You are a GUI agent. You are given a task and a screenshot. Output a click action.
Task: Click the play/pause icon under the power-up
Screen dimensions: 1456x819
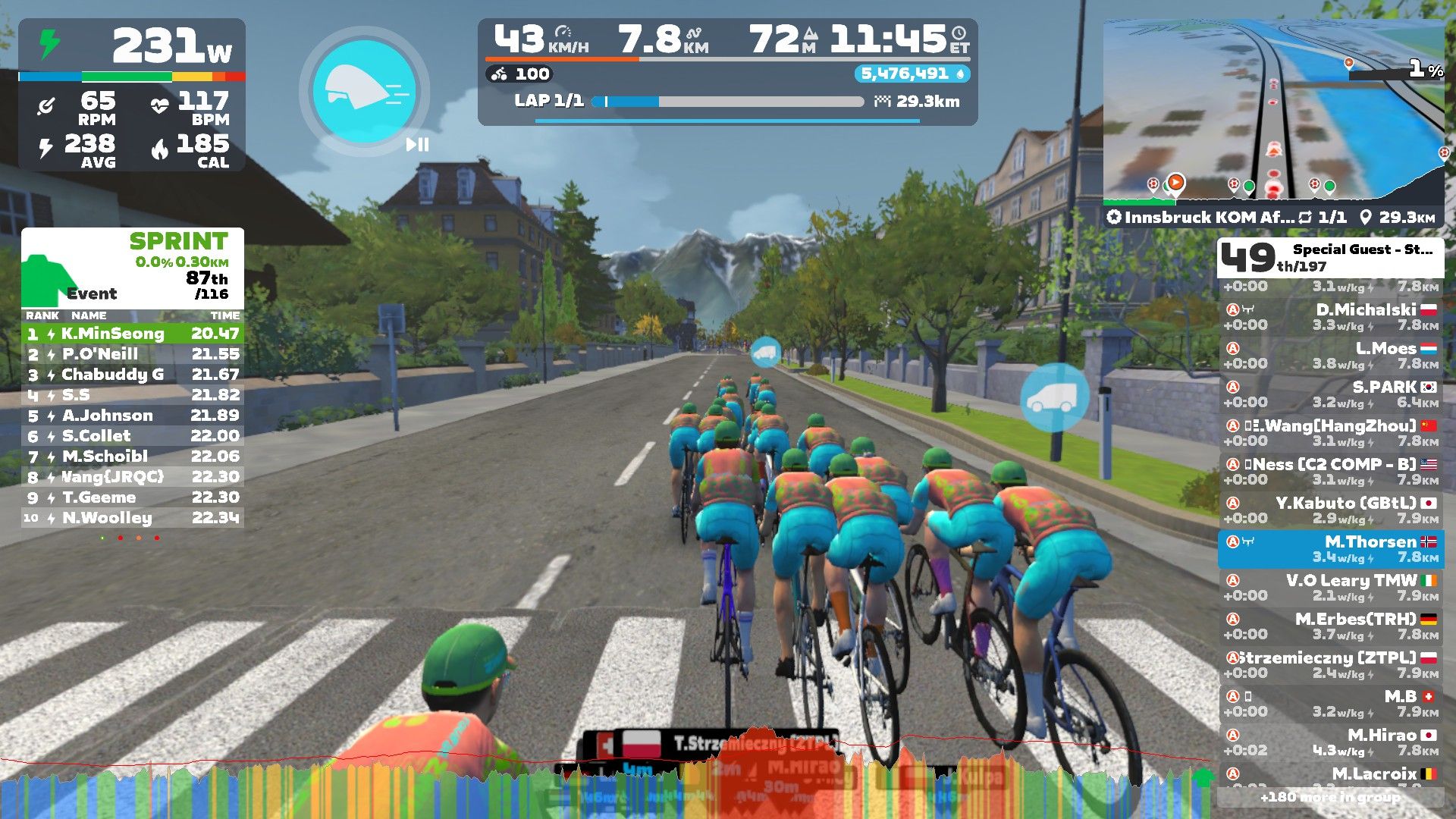[x=417, y=144]
